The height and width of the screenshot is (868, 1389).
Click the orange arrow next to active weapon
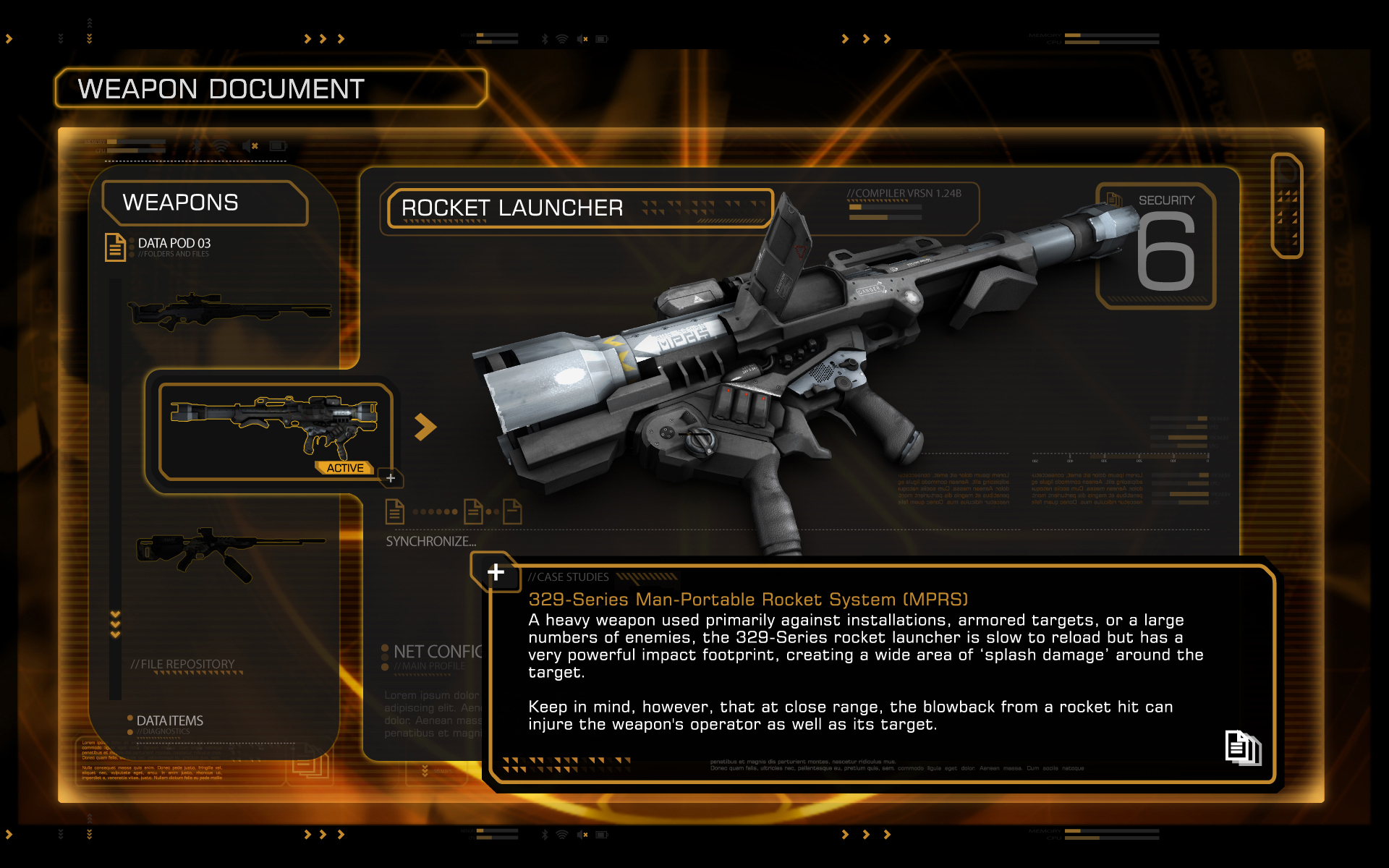click(x=425, y=427)
